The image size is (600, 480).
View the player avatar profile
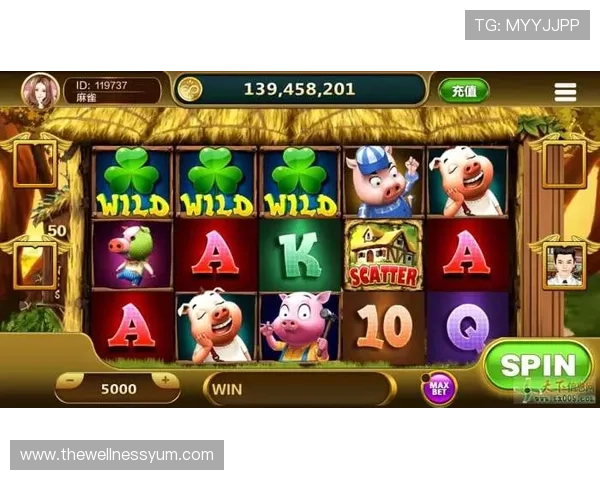click(x=41, y=90)
